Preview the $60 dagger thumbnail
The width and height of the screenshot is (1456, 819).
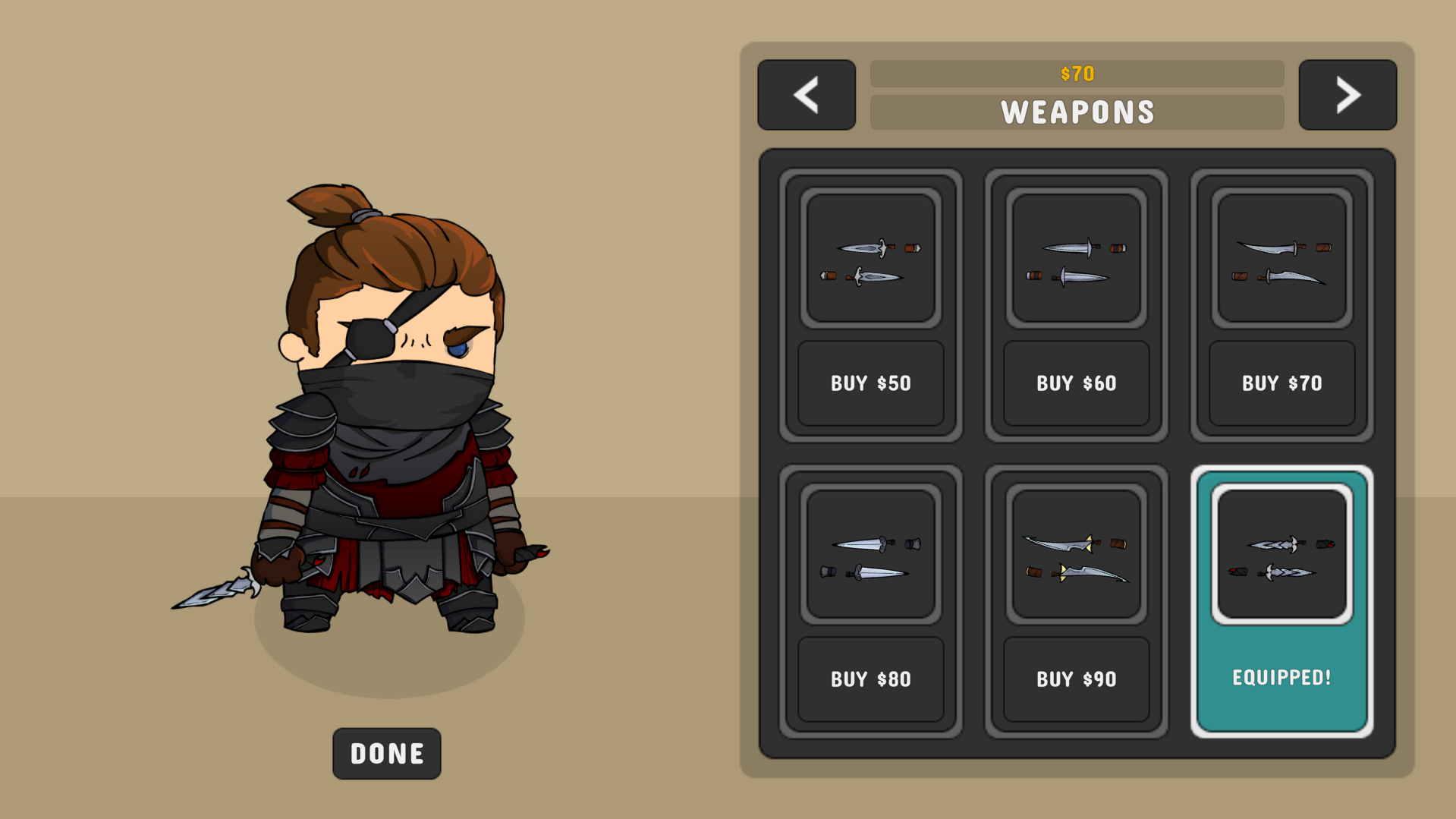click(1076, 258)
